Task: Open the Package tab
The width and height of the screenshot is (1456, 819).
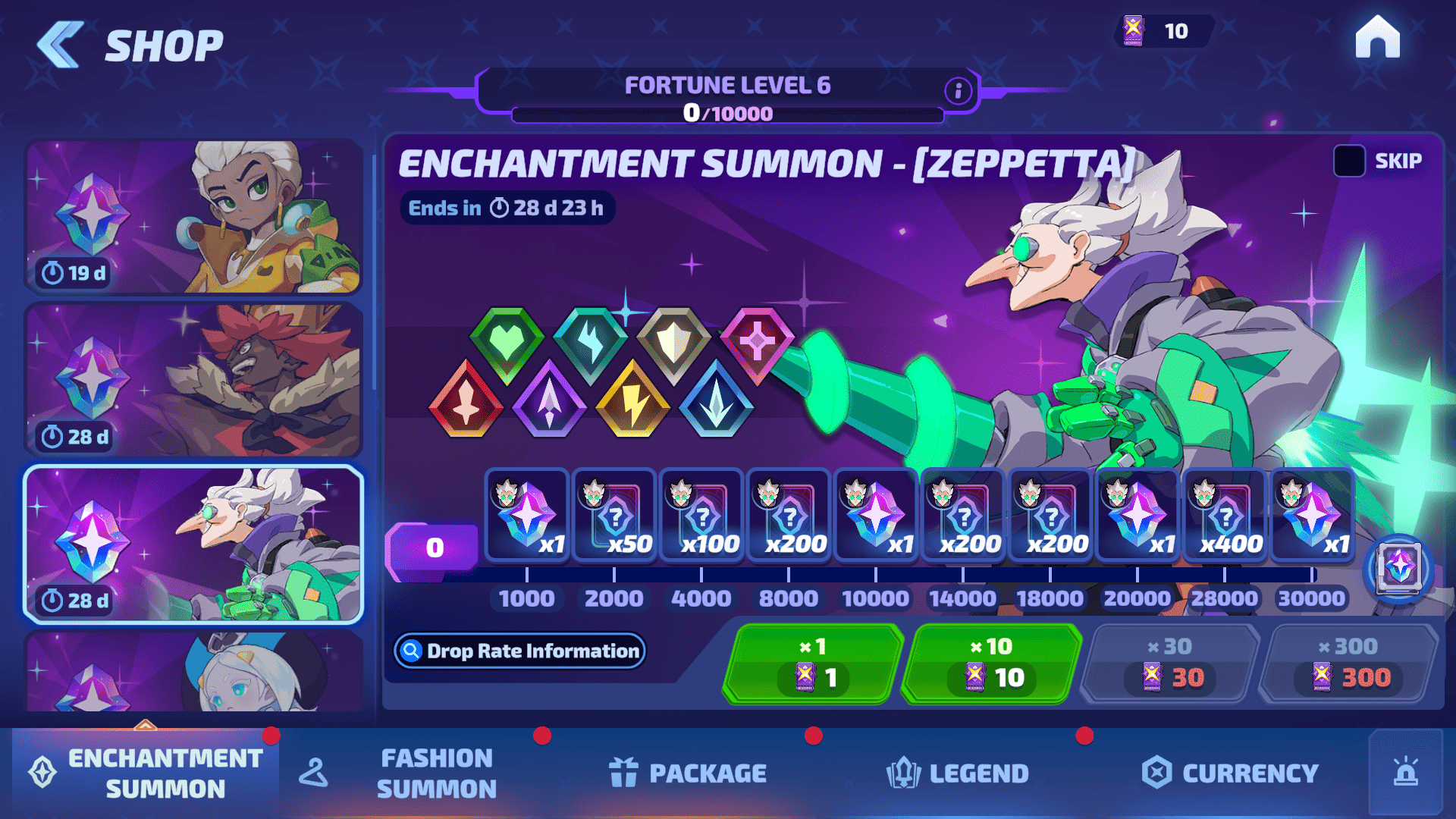Action: click(x=689, y=773)
